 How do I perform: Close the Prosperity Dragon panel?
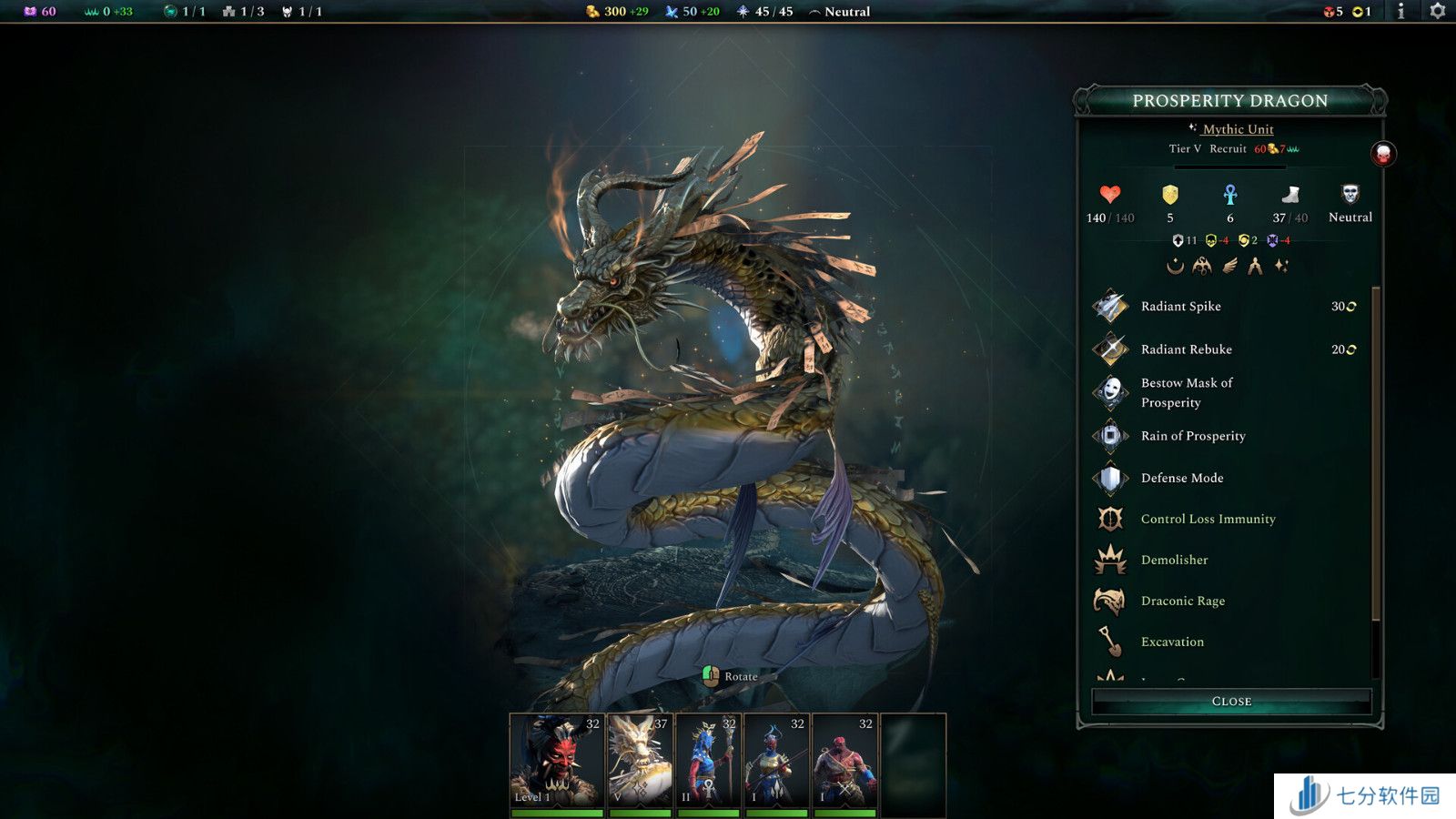[x=1231, y=701]
